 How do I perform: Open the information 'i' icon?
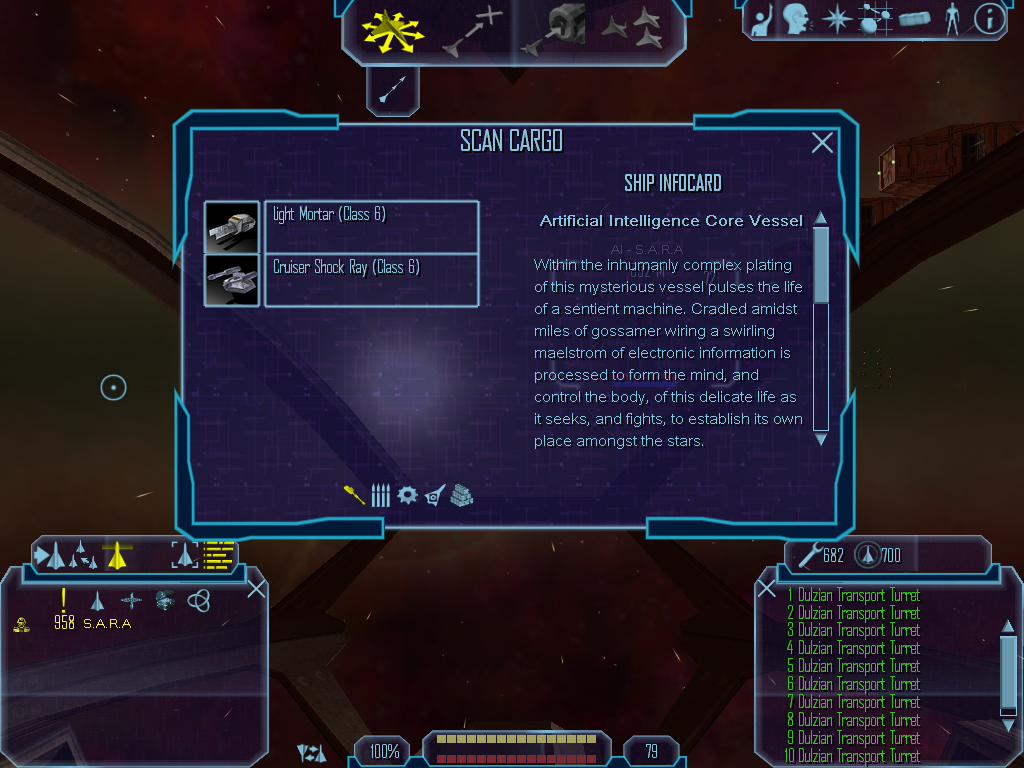pyautogui.click(x=989, y=19)
